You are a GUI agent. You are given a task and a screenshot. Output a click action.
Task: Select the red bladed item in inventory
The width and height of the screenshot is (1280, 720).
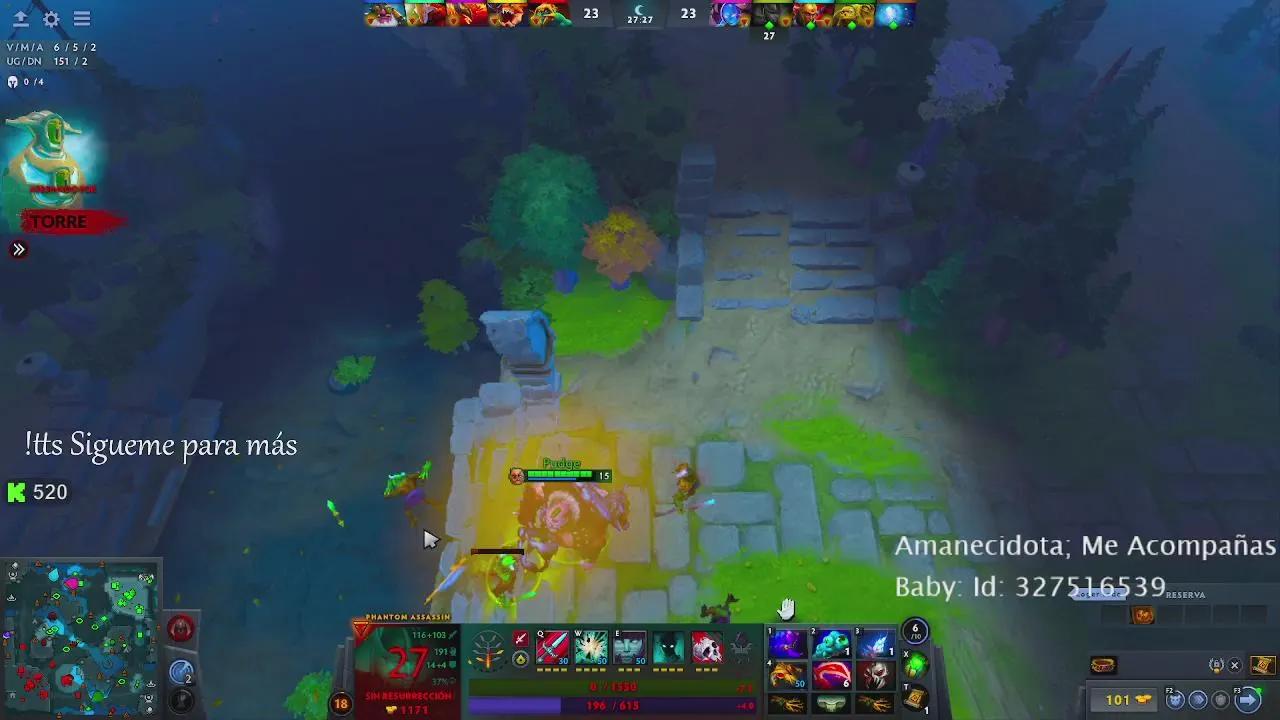(x=832, y=673)
